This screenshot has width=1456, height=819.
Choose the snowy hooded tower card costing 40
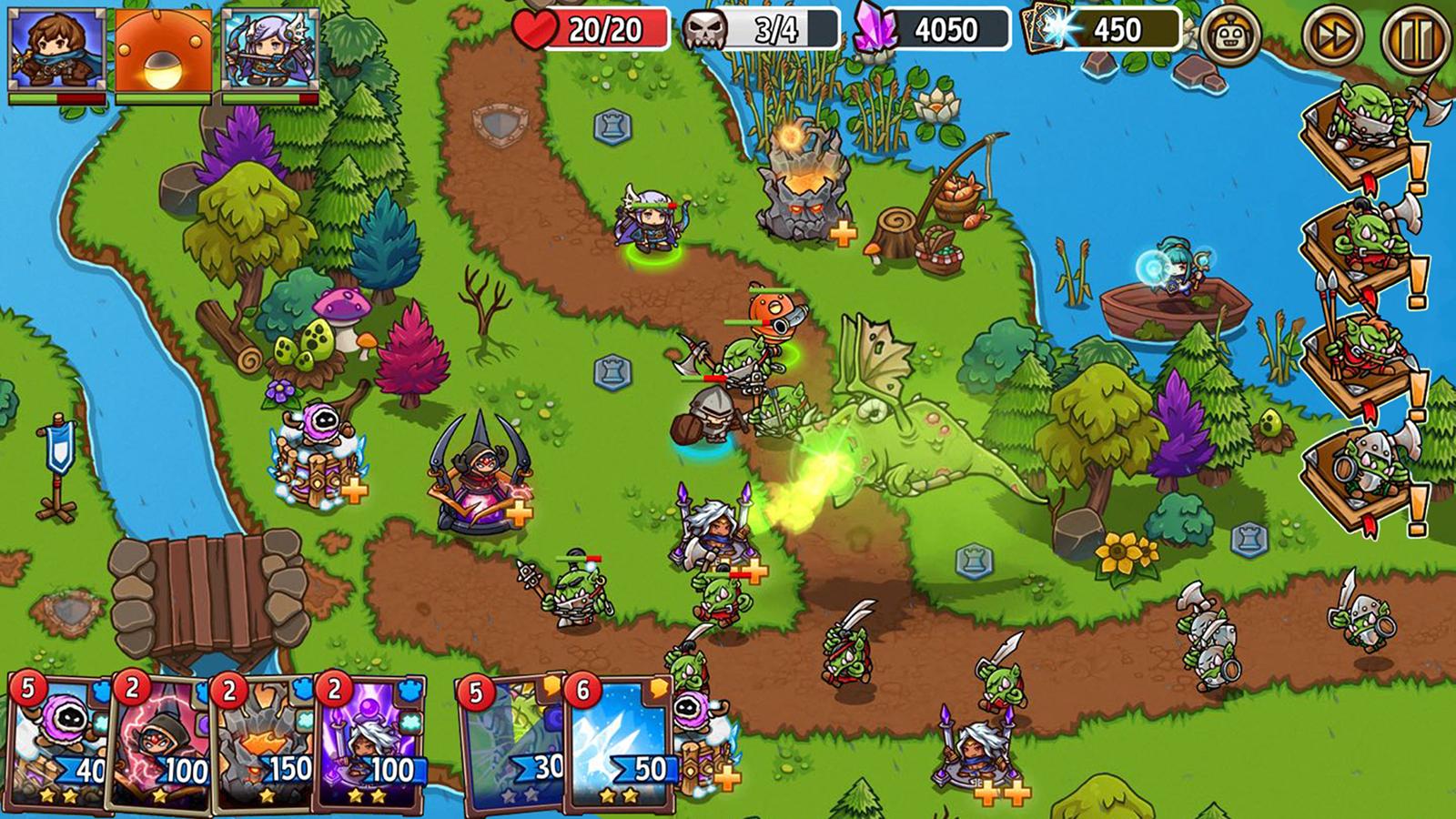click(60, 742)
